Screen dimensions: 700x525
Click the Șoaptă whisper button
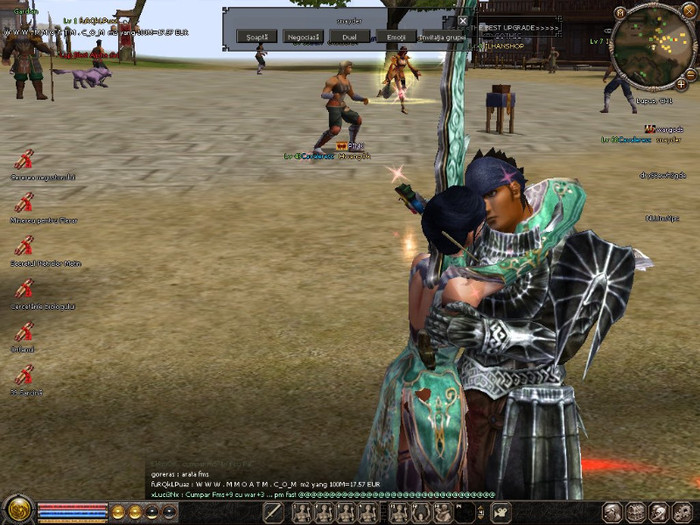pos(258,37)
